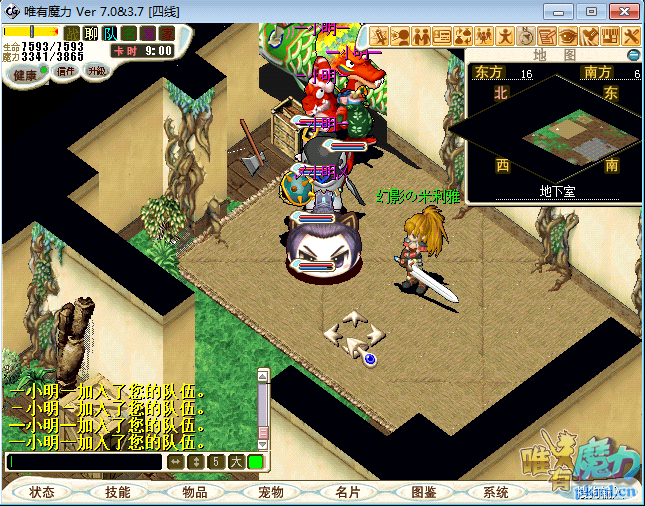
Task: Select the crossed tools icon in top toolbar
Action: [631, 37]
